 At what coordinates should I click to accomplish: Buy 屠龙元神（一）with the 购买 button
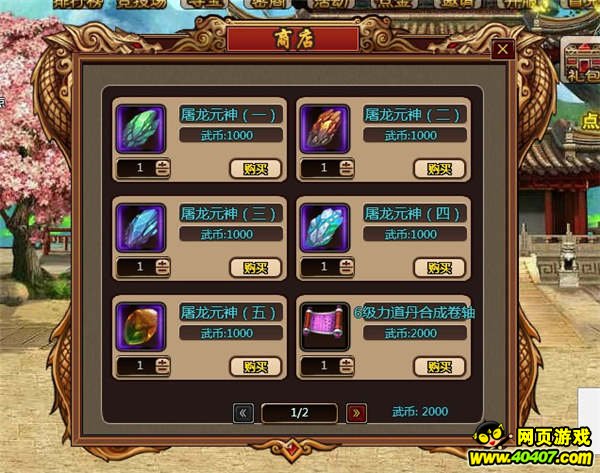(x=256, y=168)
